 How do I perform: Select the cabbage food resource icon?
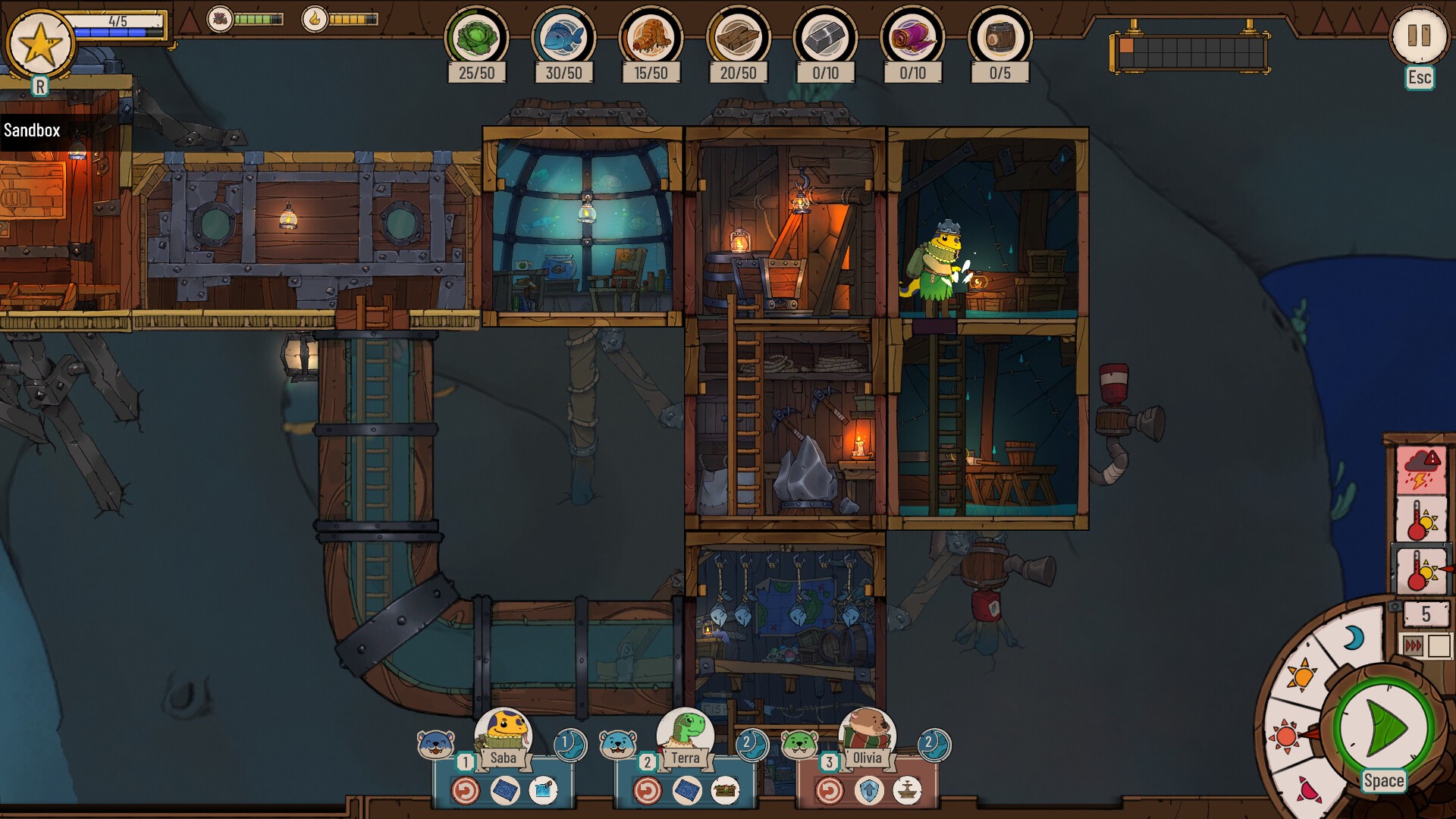click(x=476, y=38)
